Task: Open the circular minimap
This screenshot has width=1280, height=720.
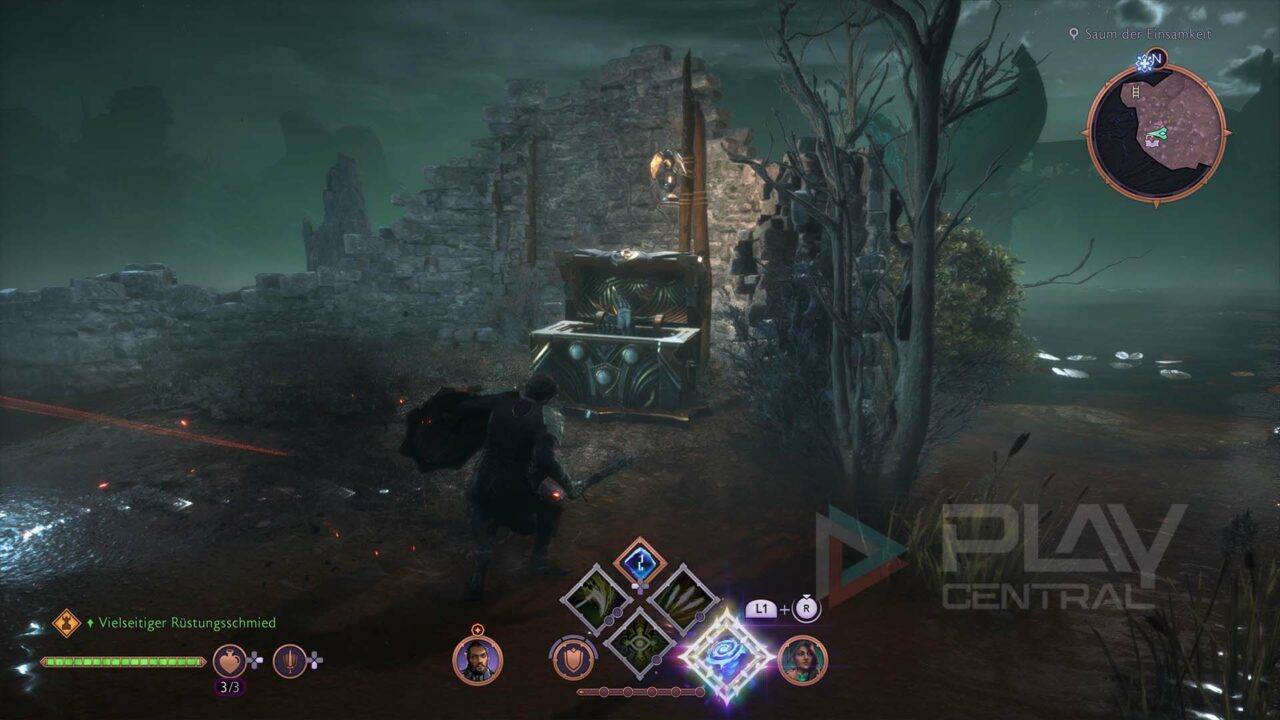Action: [1156, 133]
